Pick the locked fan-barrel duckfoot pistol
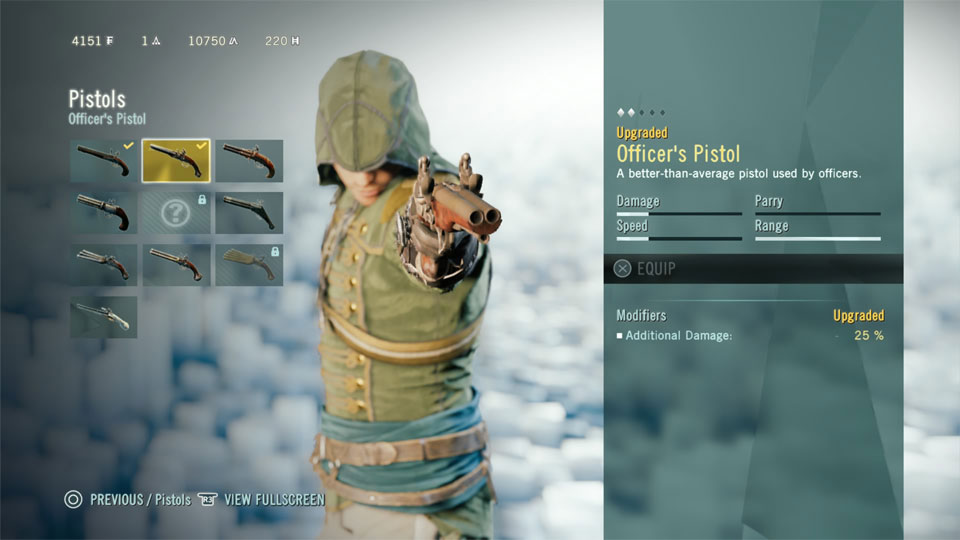This screenshot has height=540, width=960. pyautogui.click(x=249, y=265)
